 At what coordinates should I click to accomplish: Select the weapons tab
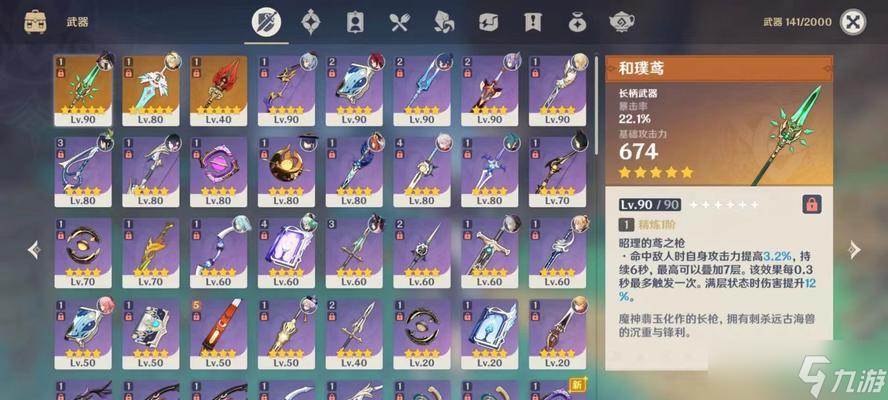click(266, 21)
